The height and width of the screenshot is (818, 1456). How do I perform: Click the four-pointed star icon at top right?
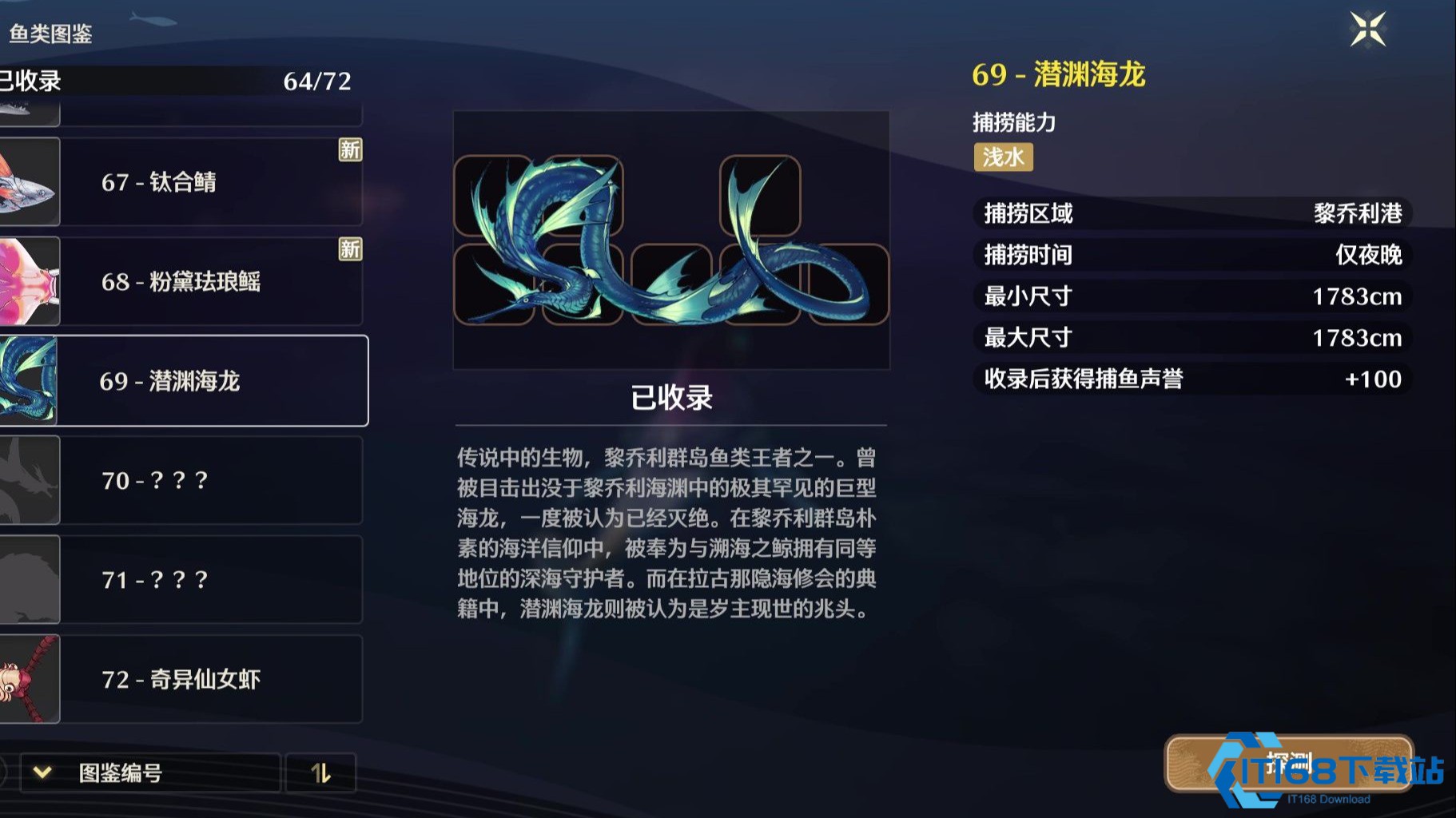pos(1368,29)
